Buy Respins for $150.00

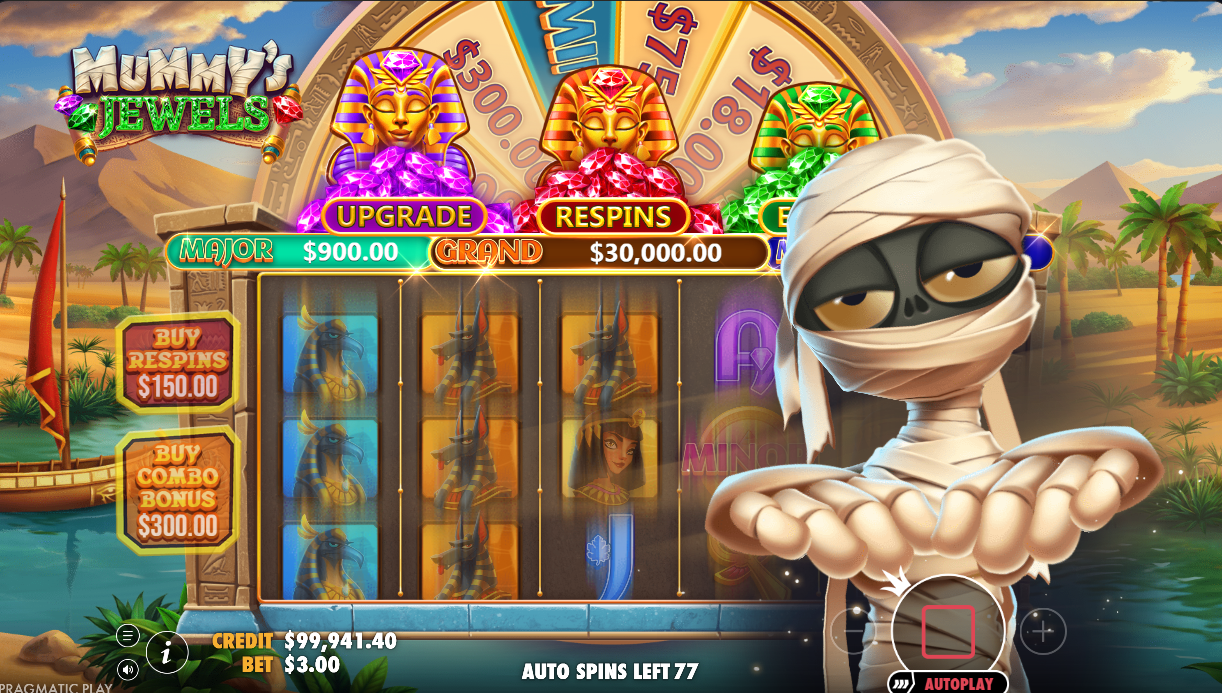click(177, 362)
